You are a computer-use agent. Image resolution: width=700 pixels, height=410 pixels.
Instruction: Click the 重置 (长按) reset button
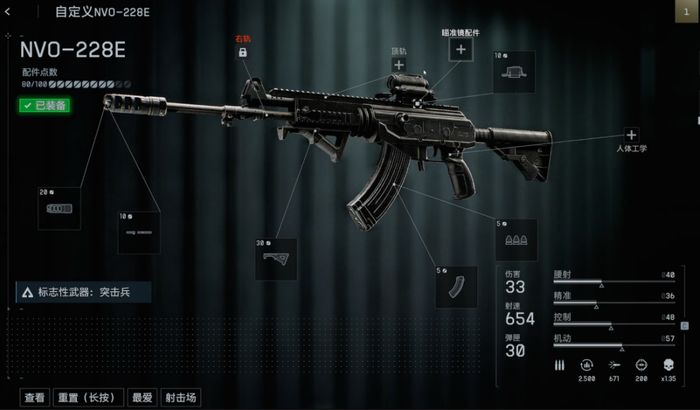tap(89, 397)
